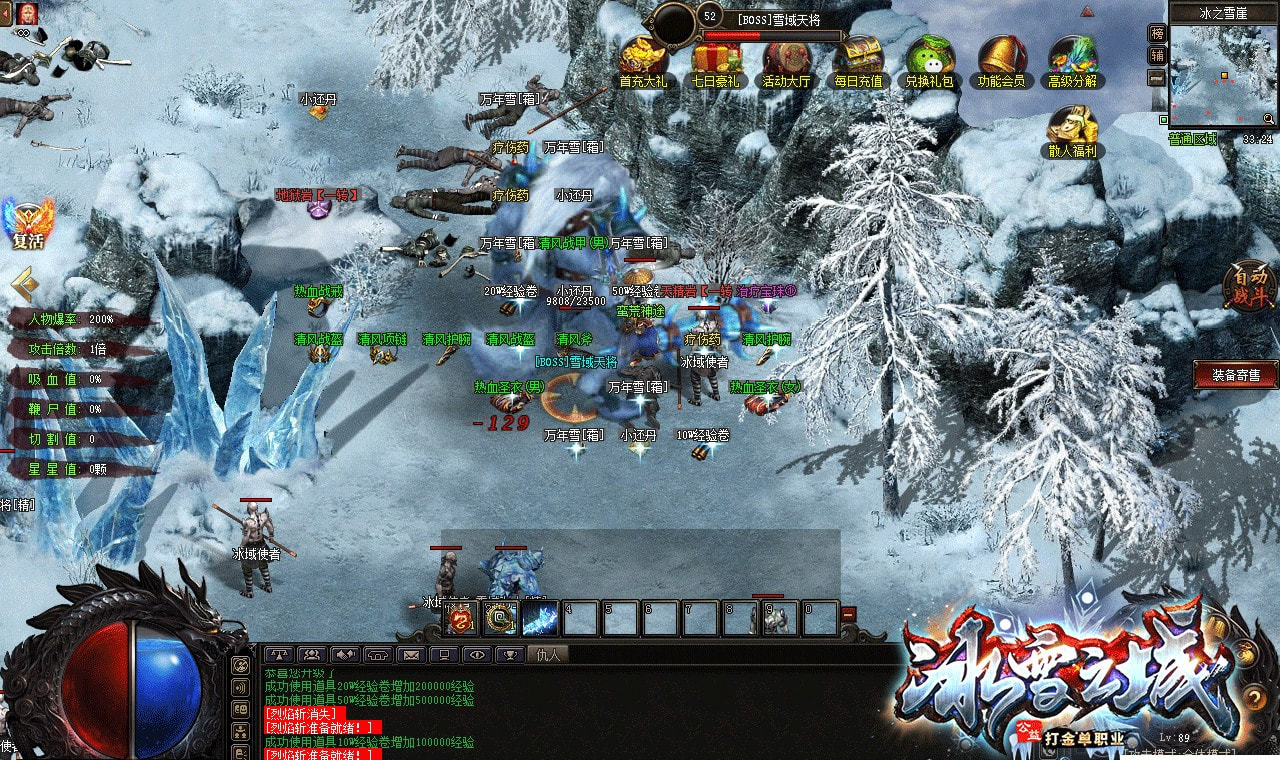Toggle the 自动战斗 auto-battle button

click(1251, 287)
